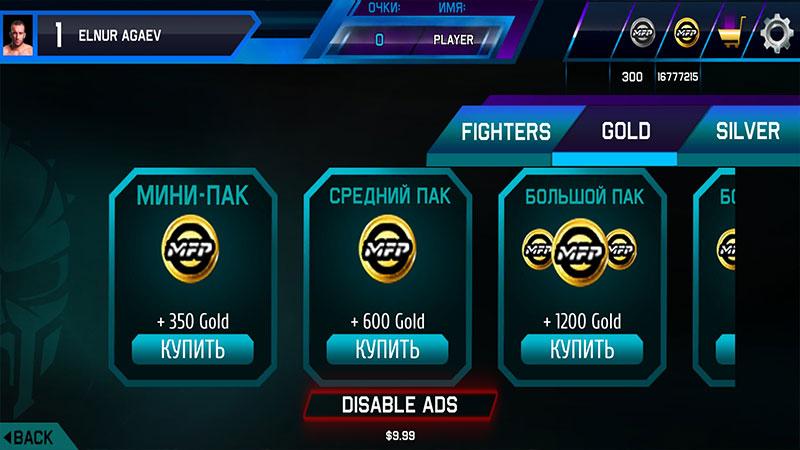Go back with the Back button

coord(30,437)
